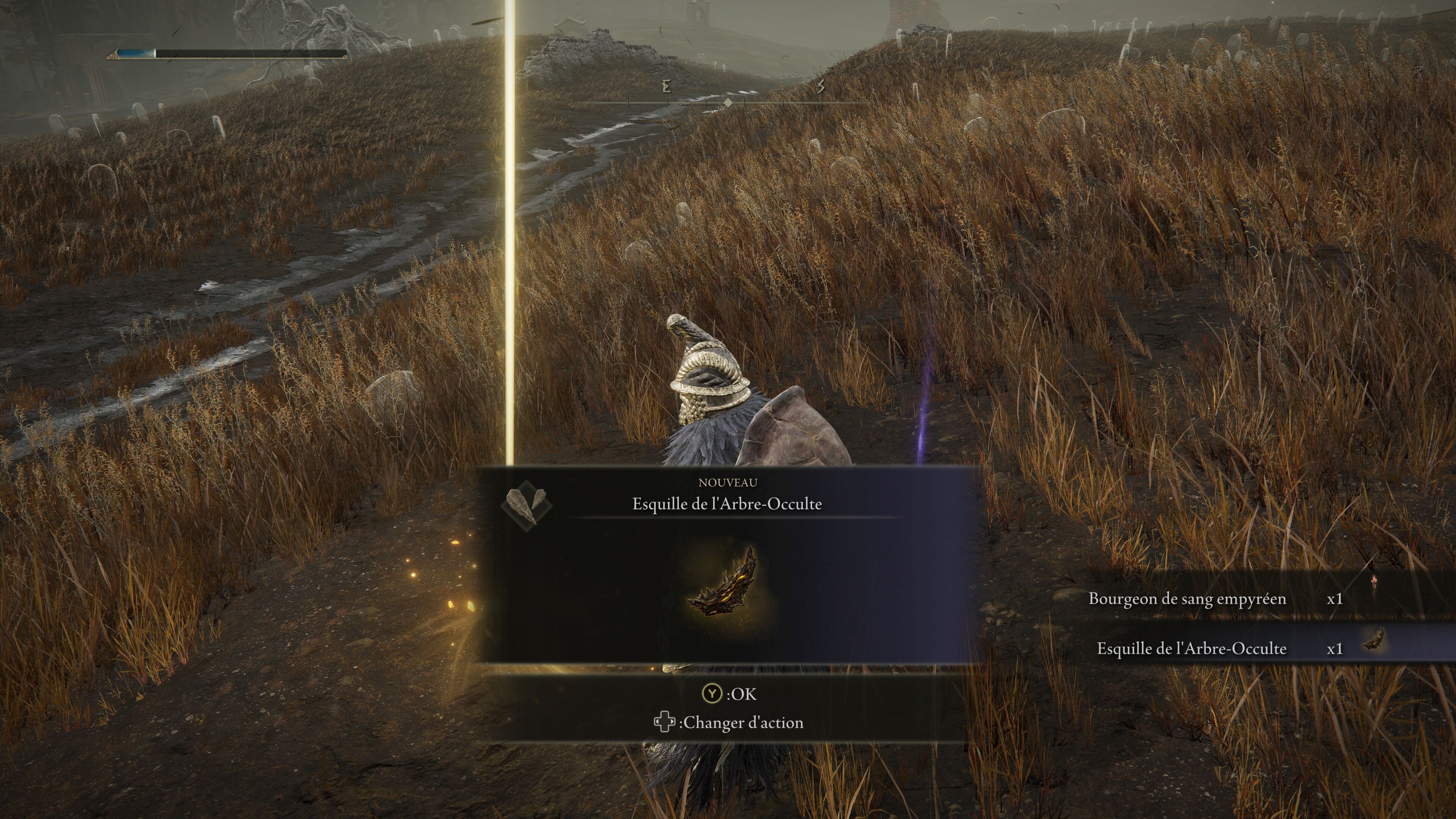Confirm the item popup with OK
Viewport: 1456px width, 819px height.
click(x=728, y=693)
